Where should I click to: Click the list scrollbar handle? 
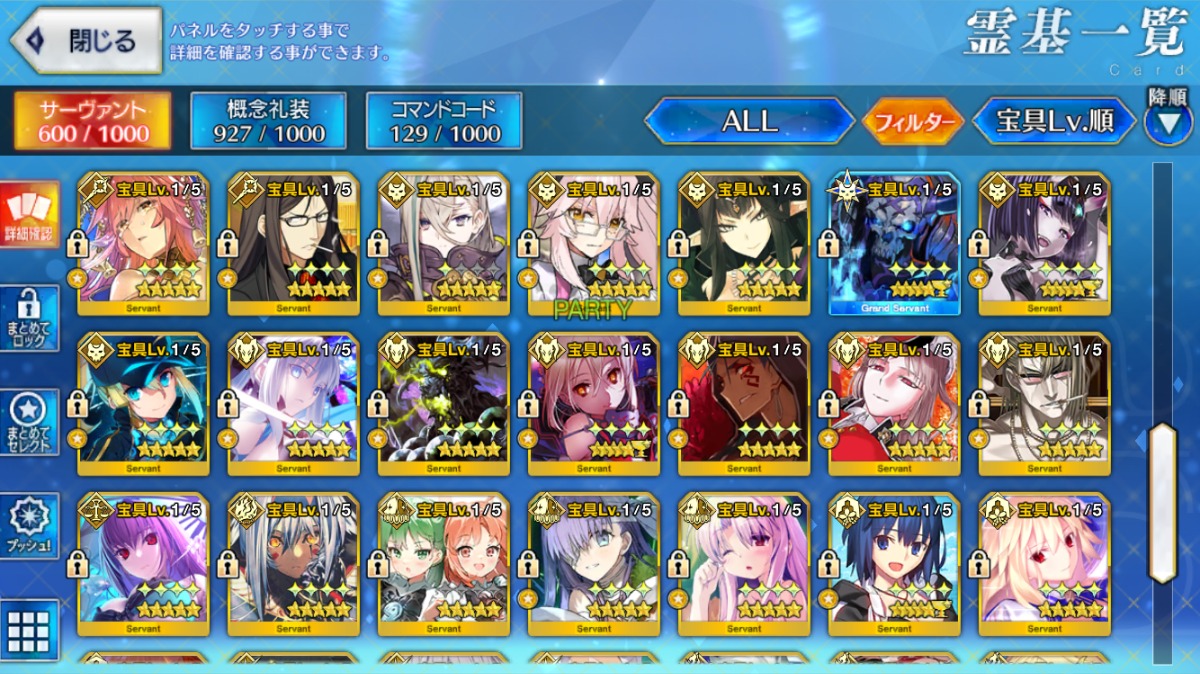[1162, 502]
